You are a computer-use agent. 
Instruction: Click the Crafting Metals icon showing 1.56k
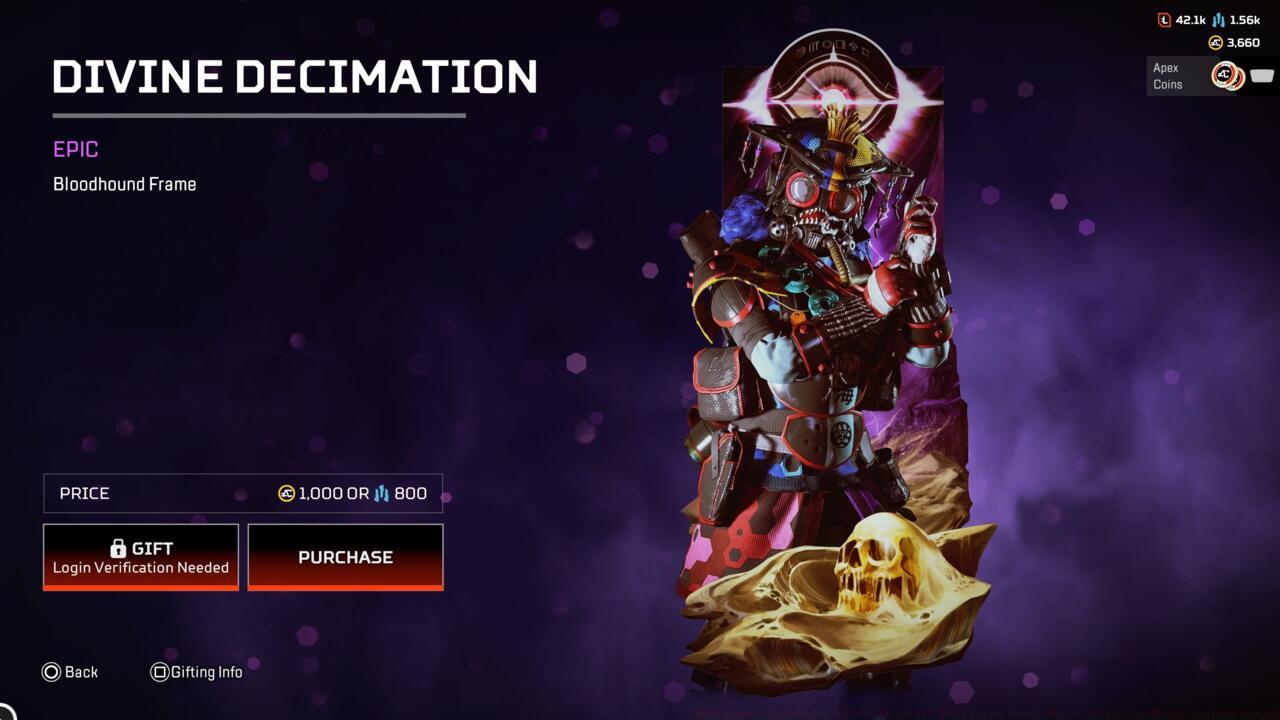pos(1217,20)
